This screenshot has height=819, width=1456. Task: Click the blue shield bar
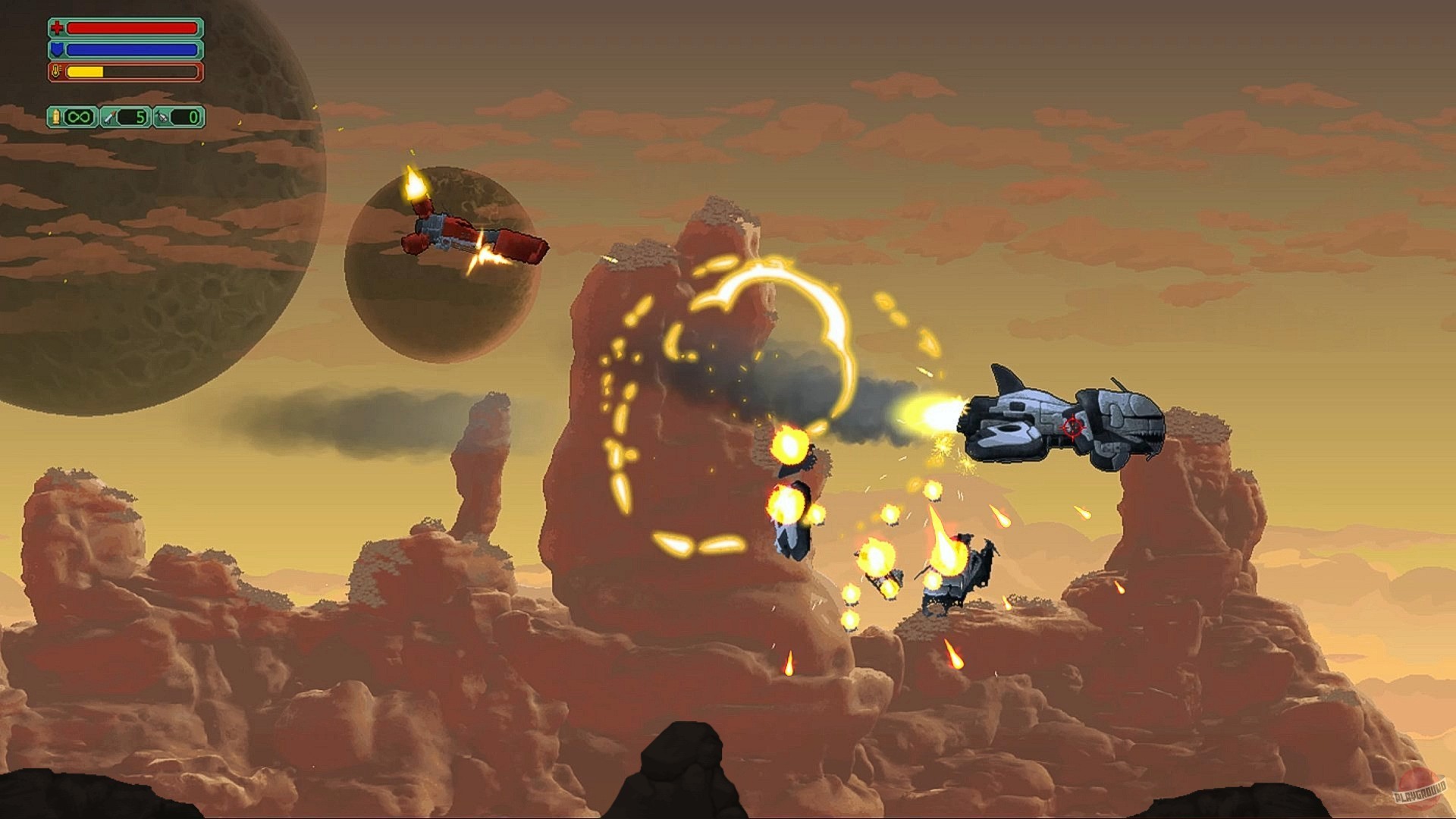(x=133, y=50)
